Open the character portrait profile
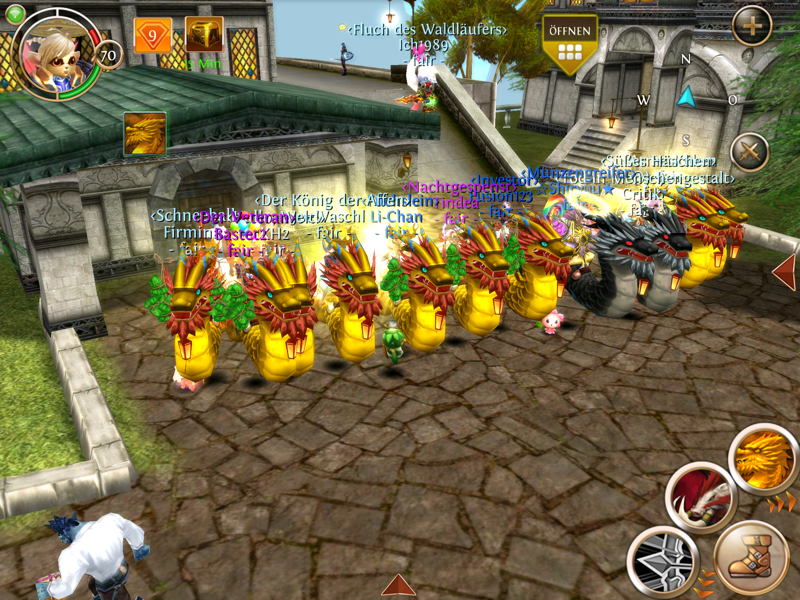The height and width of the screenshot is (600, 800). (x=56, y=50)
